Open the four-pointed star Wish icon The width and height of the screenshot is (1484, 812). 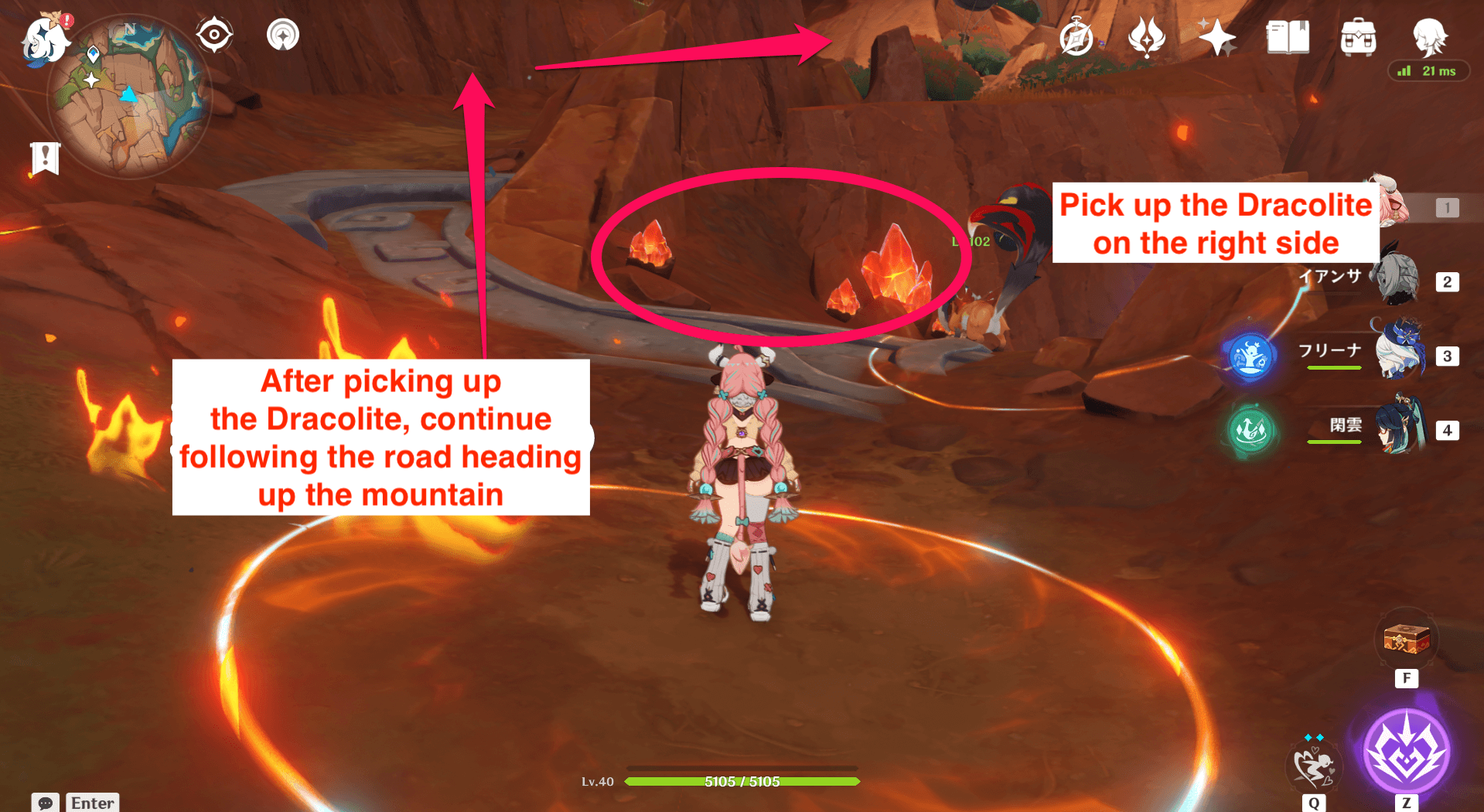(1216, 37)
